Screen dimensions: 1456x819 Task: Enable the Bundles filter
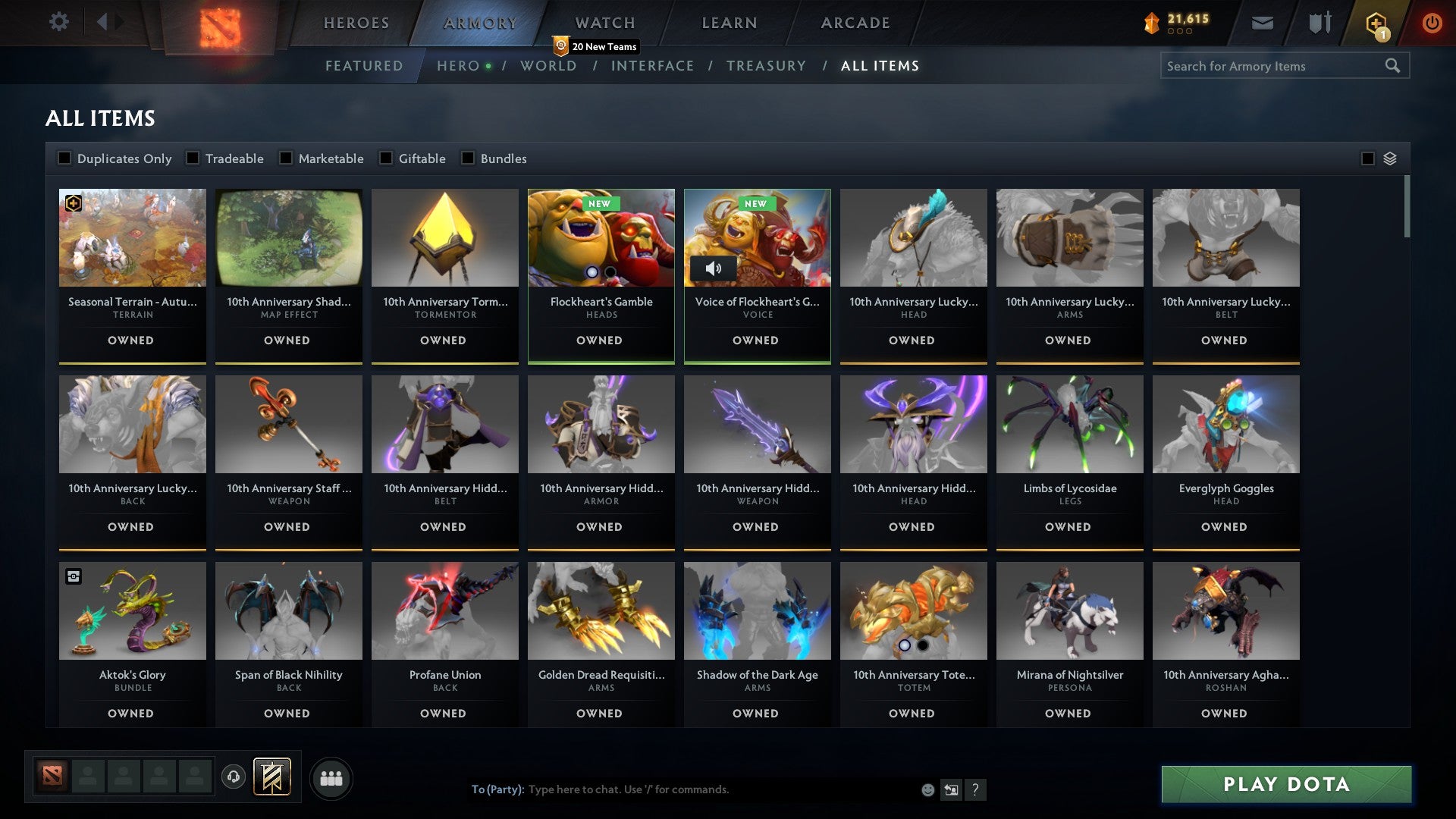pyautogui.click(x=466, y=158)
